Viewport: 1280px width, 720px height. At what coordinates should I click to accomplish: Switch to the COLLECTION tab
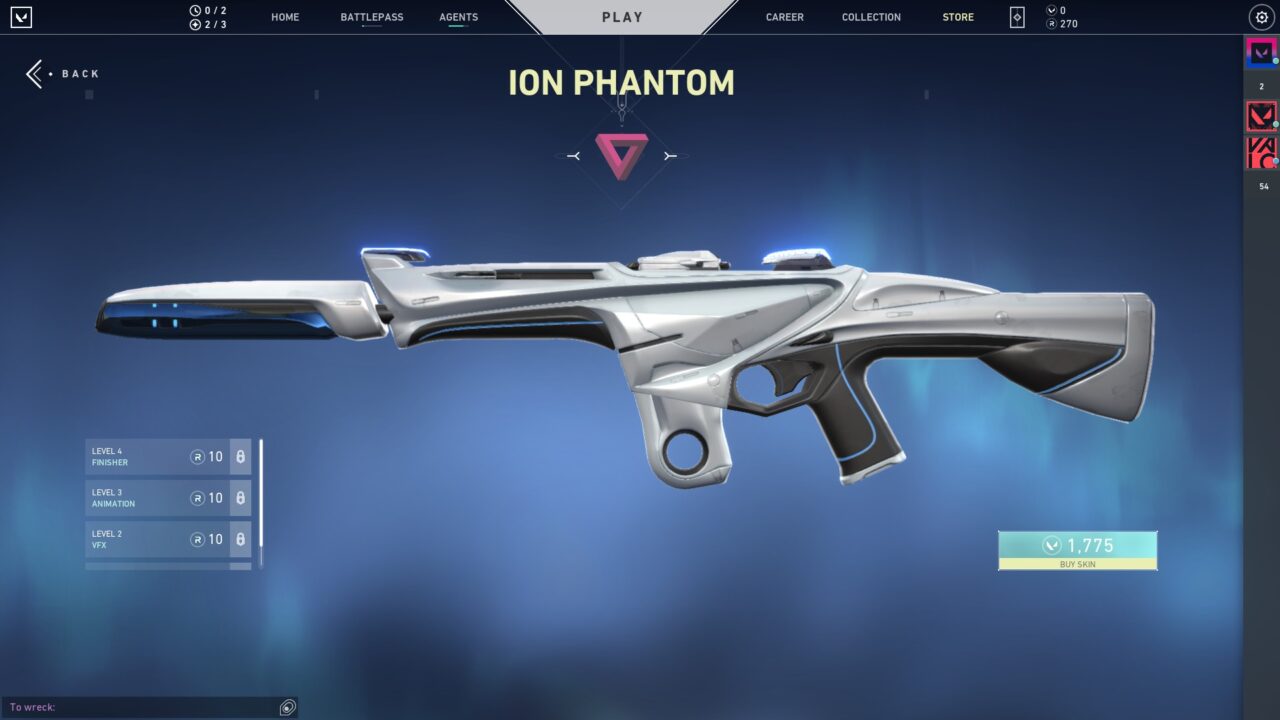(x=870, y=17)
